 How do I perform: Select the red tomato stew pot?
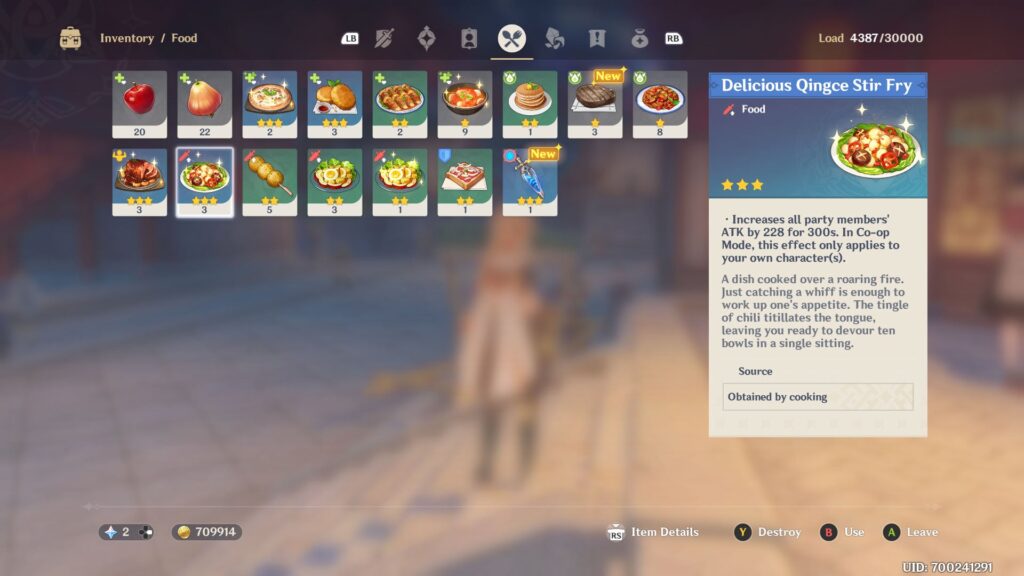click(x=464, y=103)
